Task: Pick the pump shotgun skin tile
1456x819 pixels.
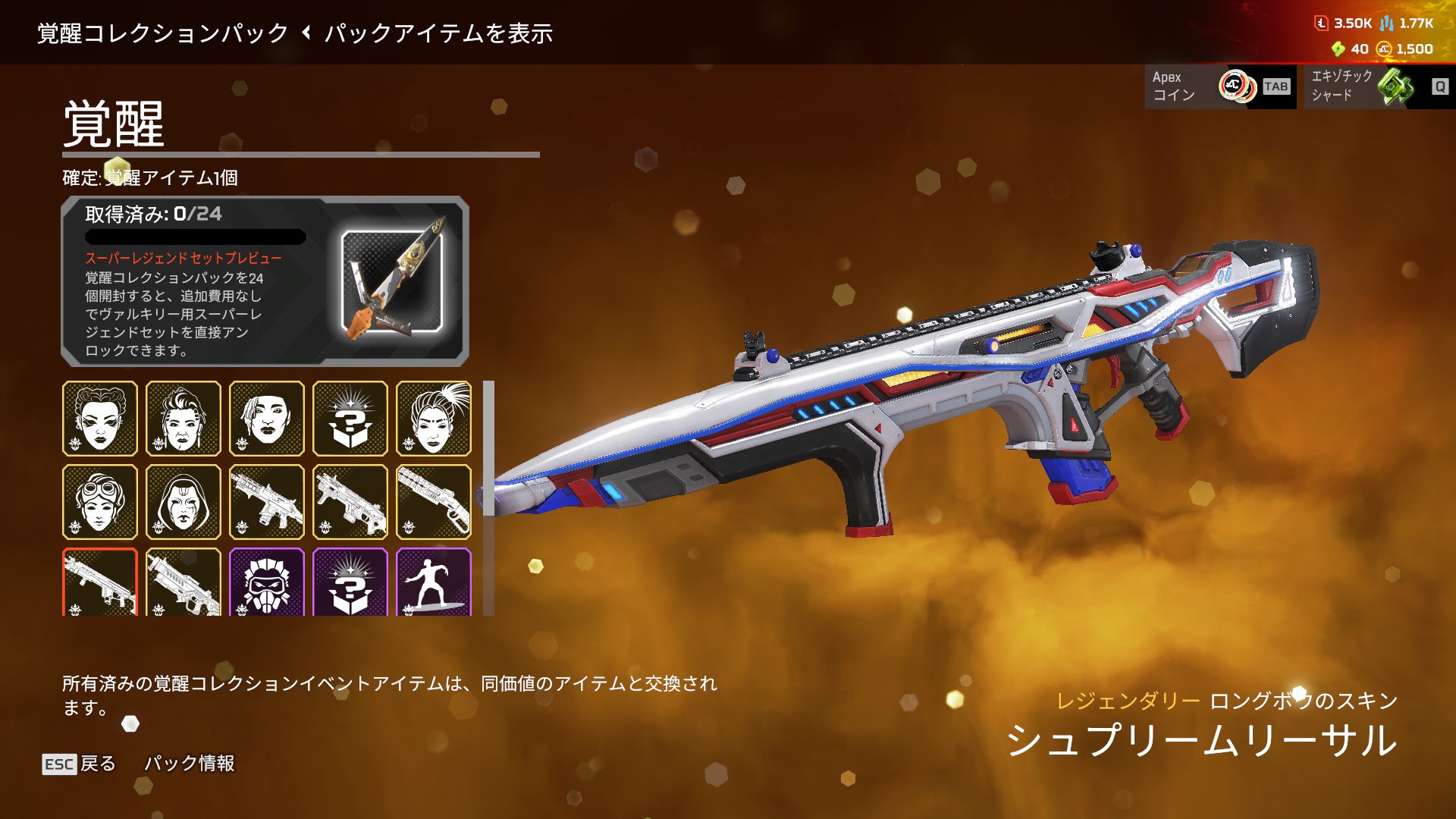Action: (434, 502)
